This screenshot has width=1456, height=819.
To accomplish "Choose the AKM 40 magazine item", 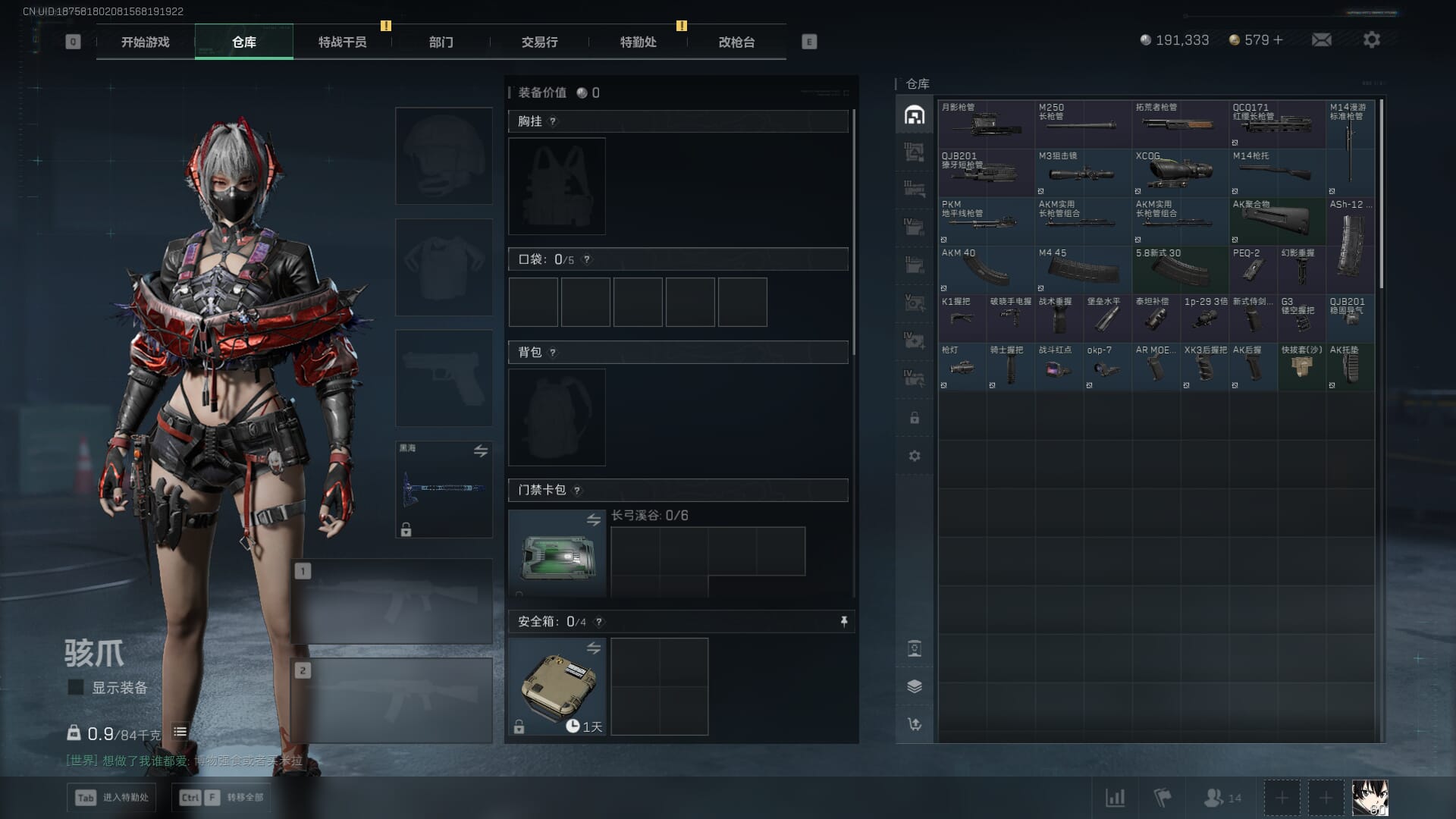I will (x=985, y=269).
